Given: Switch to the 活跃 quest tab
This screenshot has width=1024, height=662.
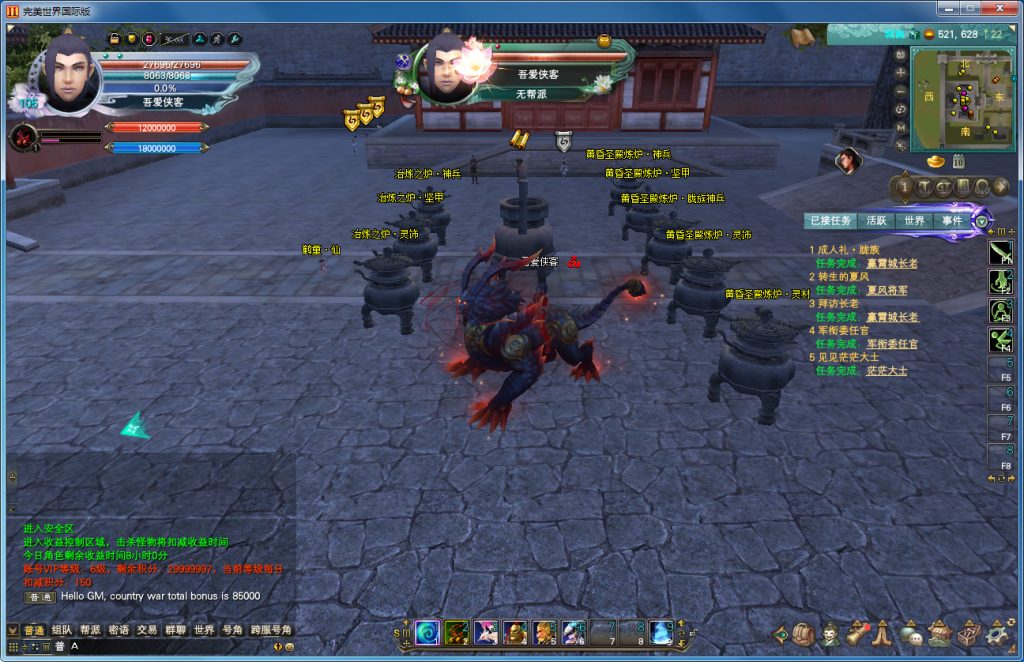Looking at the screenshot, I should coord(876,221).
